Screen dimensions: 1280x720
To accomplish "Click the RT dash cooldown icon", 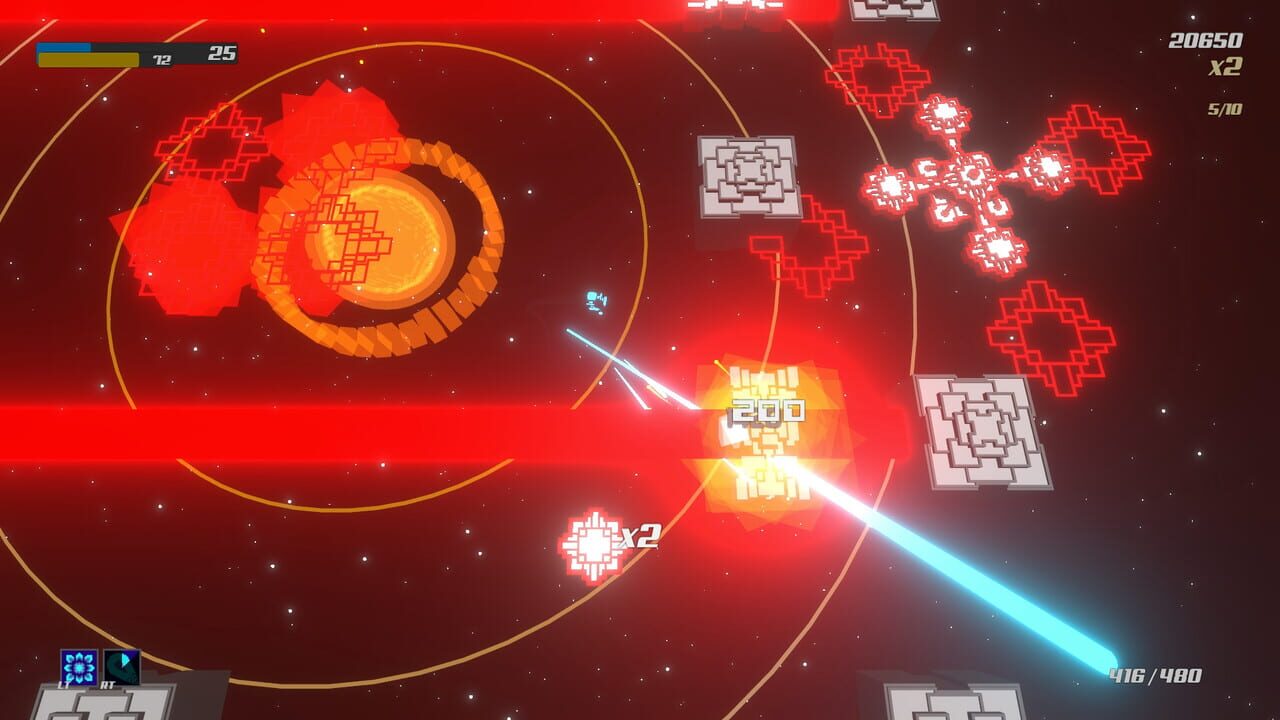I will (122, 665).
